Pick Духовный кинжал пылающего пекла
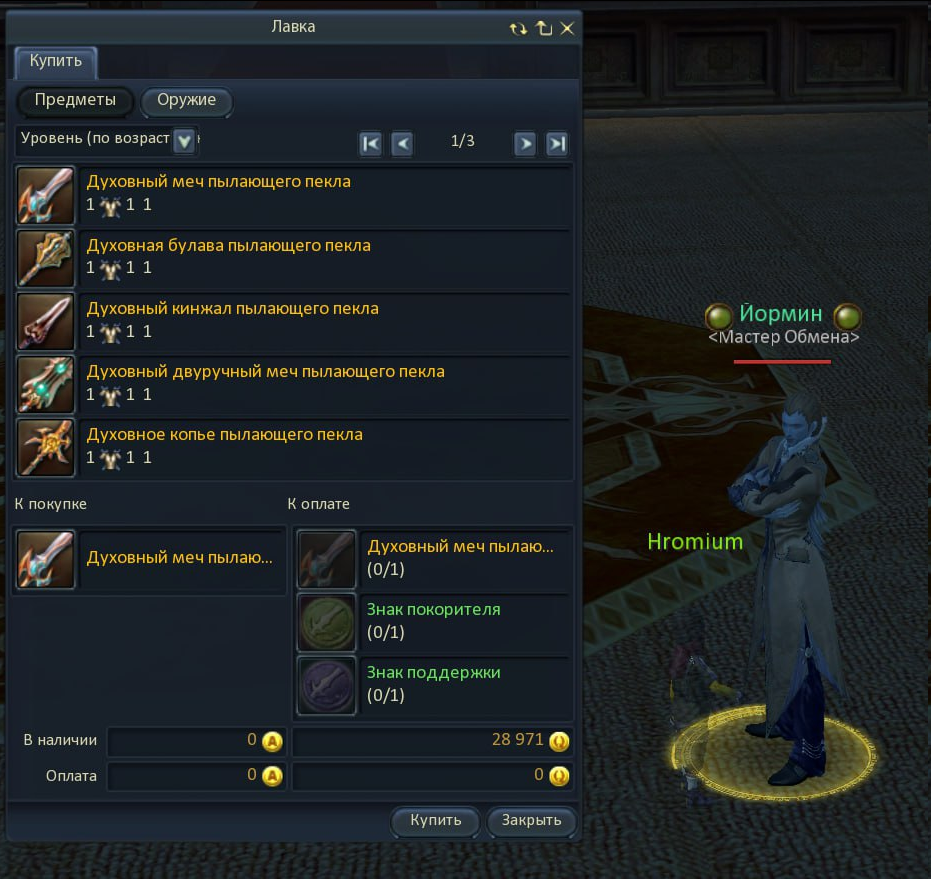 (x=233, y=308)
